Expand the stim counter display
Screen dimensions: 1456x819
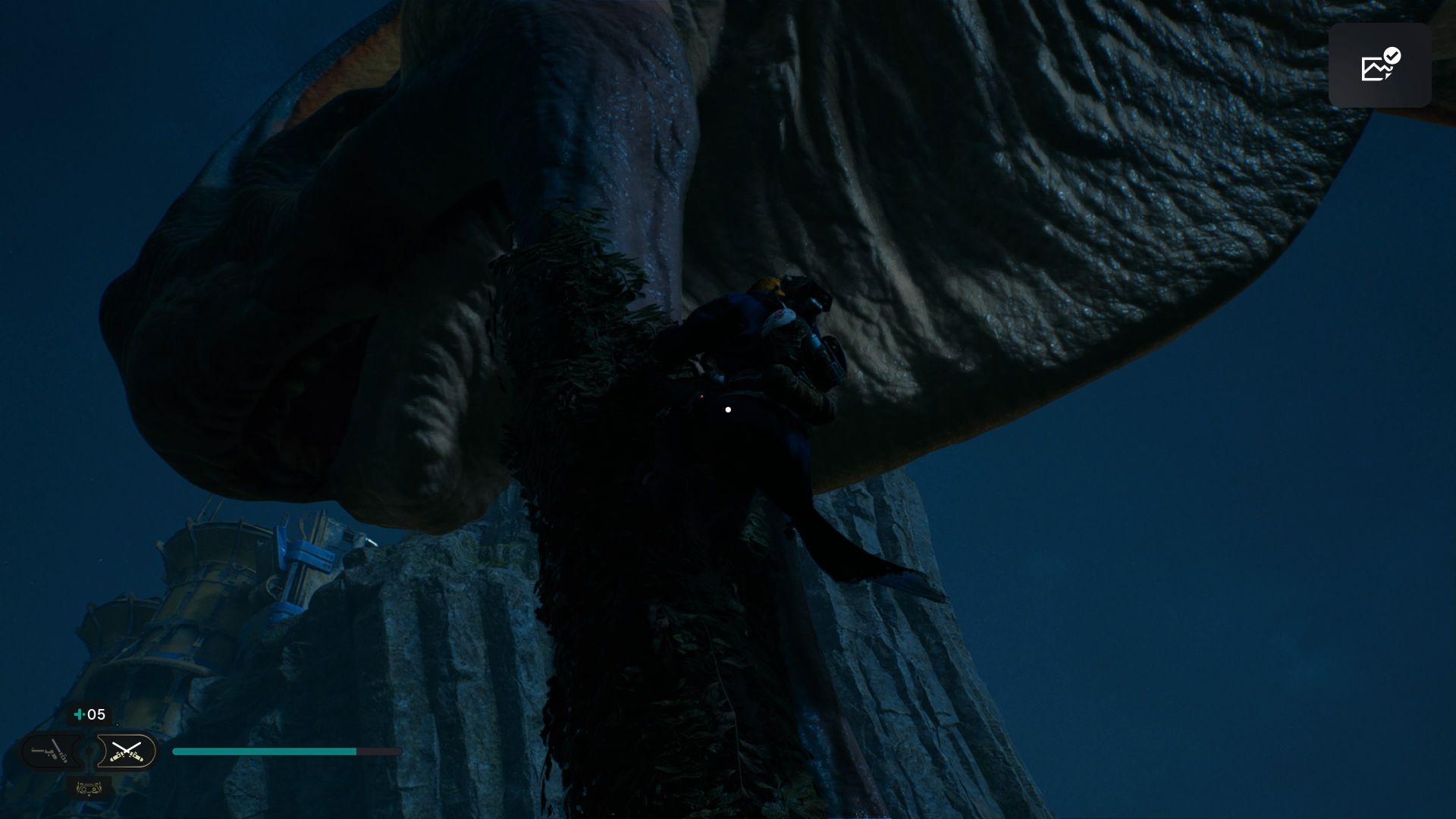coord(89,714)
